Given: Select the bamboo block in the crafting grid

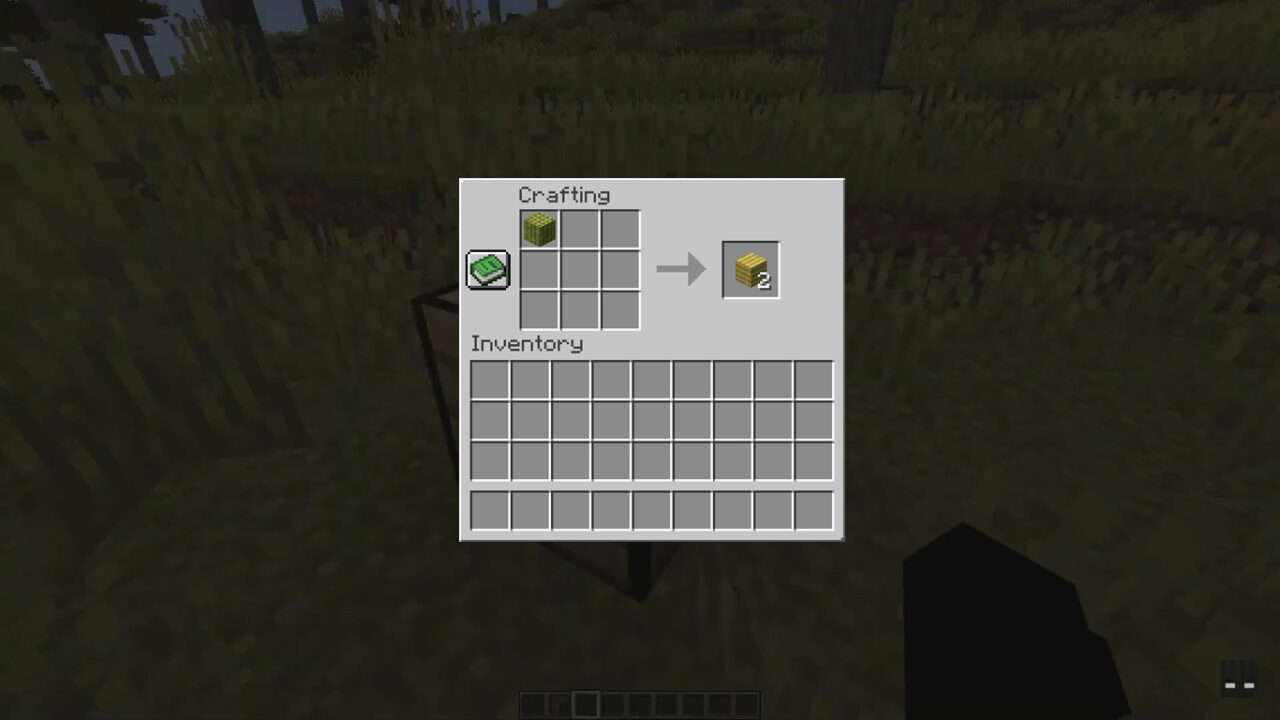Looking at the screenshot, I should coord(539,229).
